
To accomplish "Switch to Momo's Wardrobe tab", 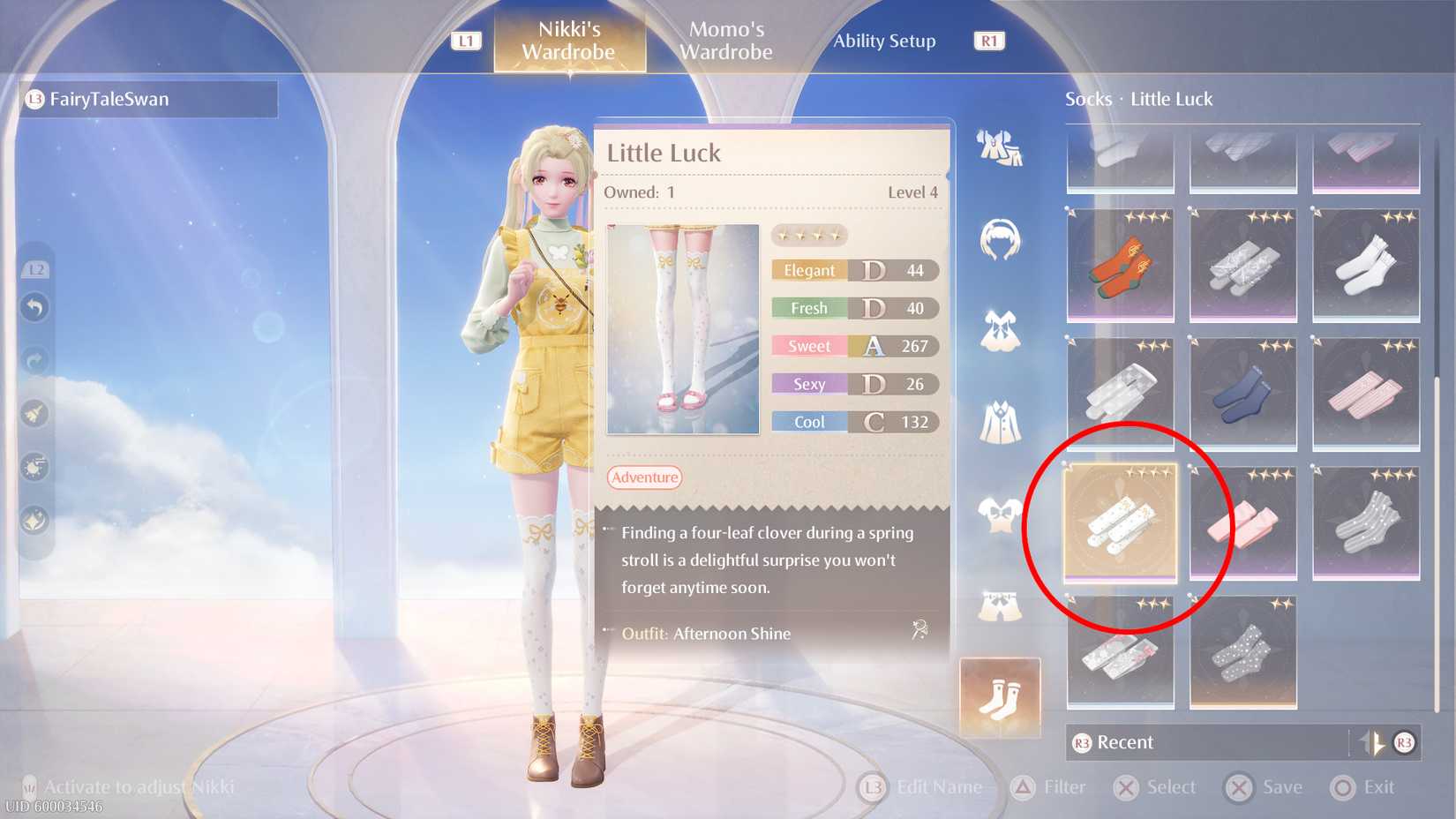I will [724, 41].
